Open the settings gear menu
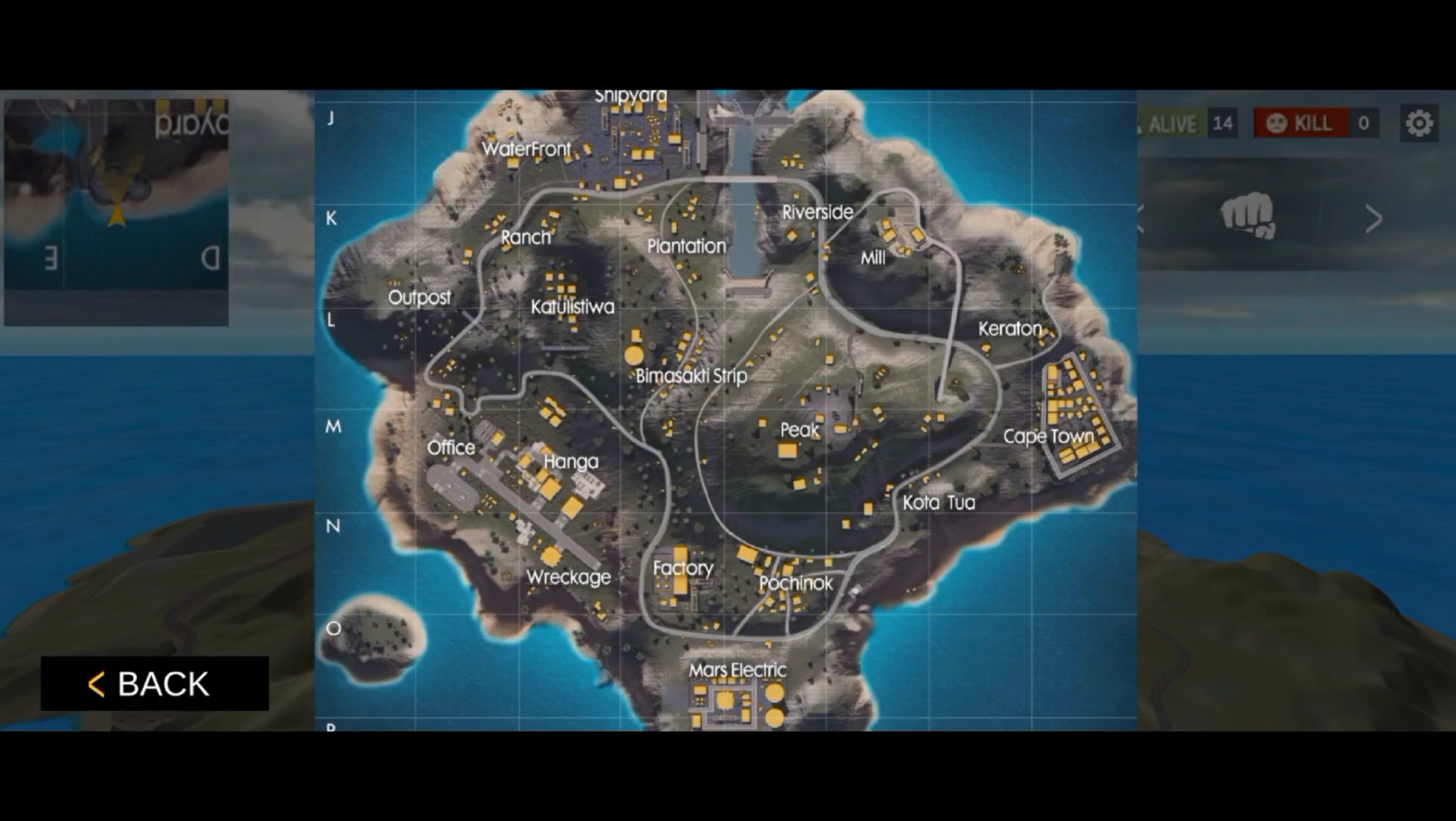1456x821 pixels. 1417,122
